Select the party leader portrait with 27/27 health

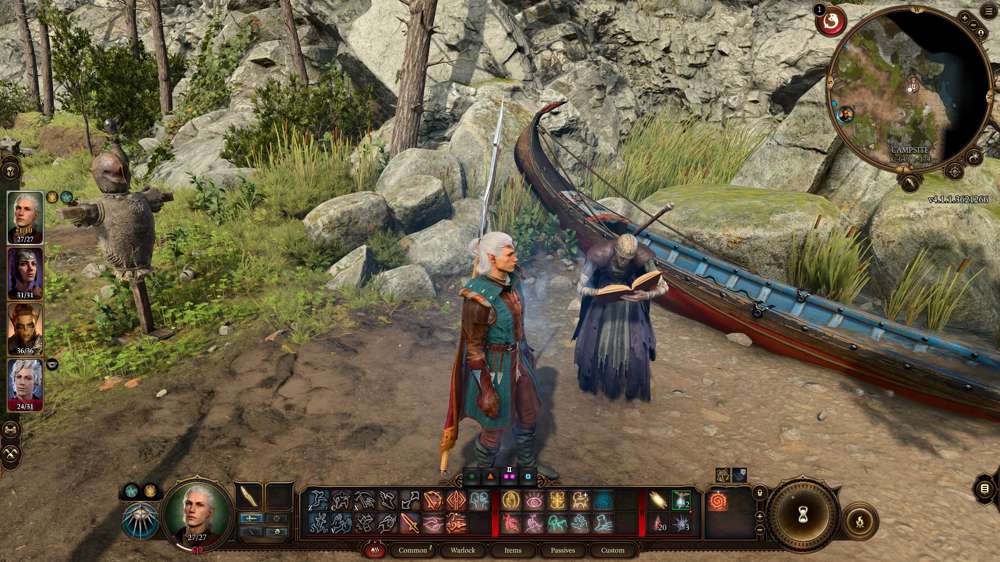point(25,215)
